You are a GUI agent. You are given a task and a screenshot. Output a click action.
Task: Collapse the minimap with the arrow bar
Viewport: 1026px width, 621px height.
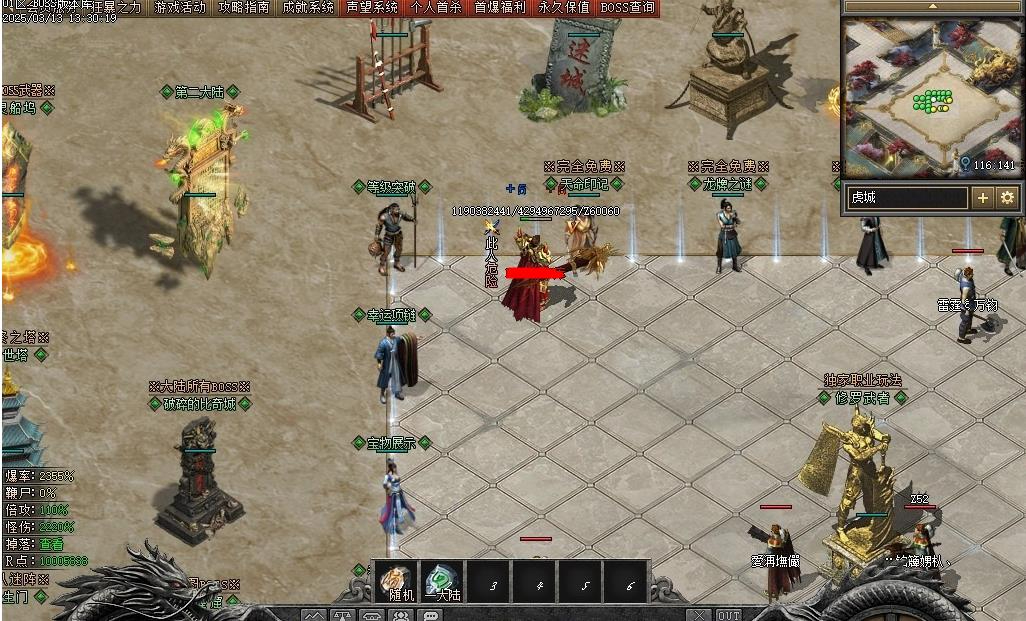[x=932, y=6]
